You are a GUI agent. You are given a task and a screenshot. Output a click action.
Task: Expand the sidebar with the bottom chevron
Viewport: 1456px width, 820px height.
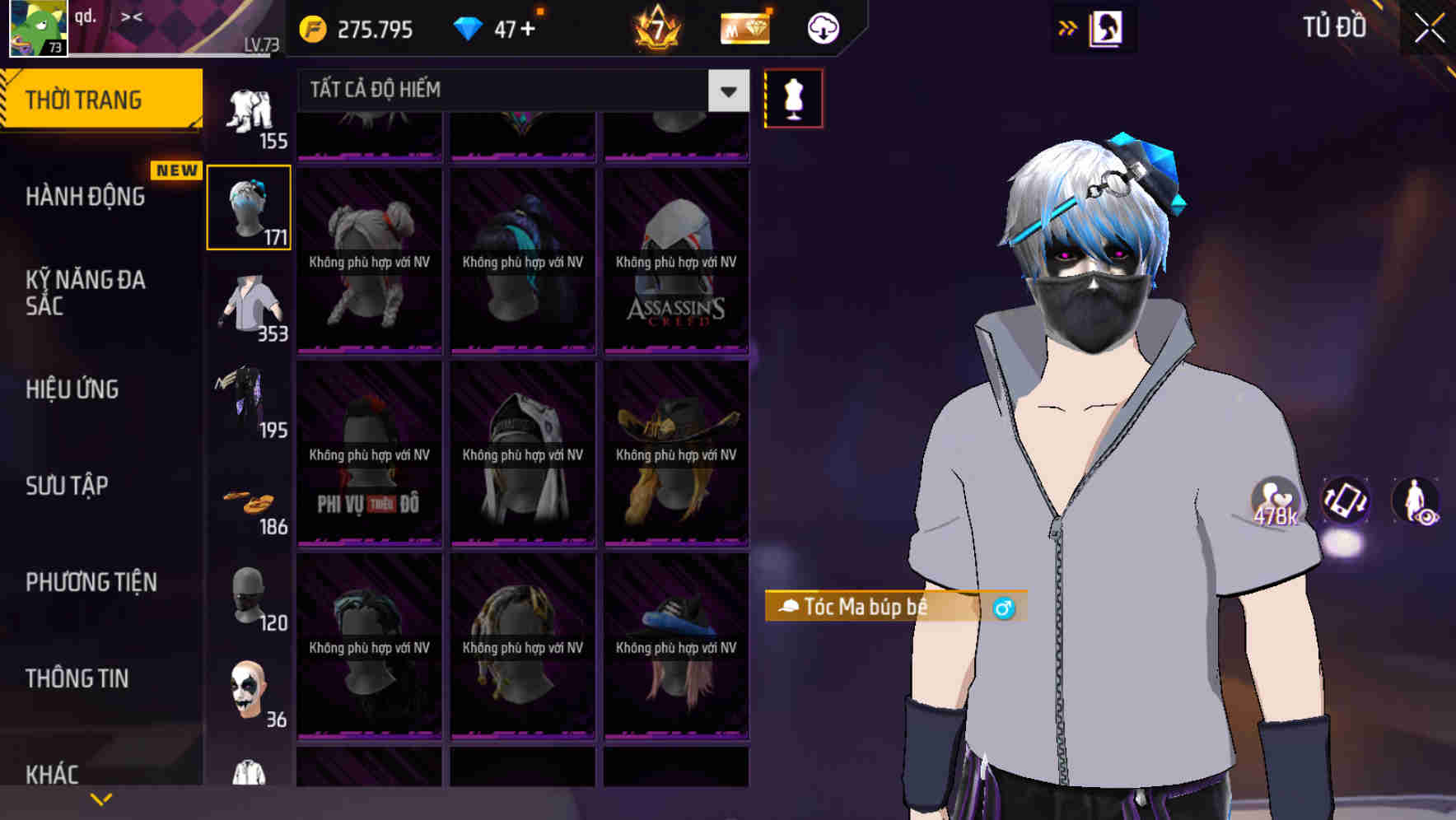tap(101, 798)
